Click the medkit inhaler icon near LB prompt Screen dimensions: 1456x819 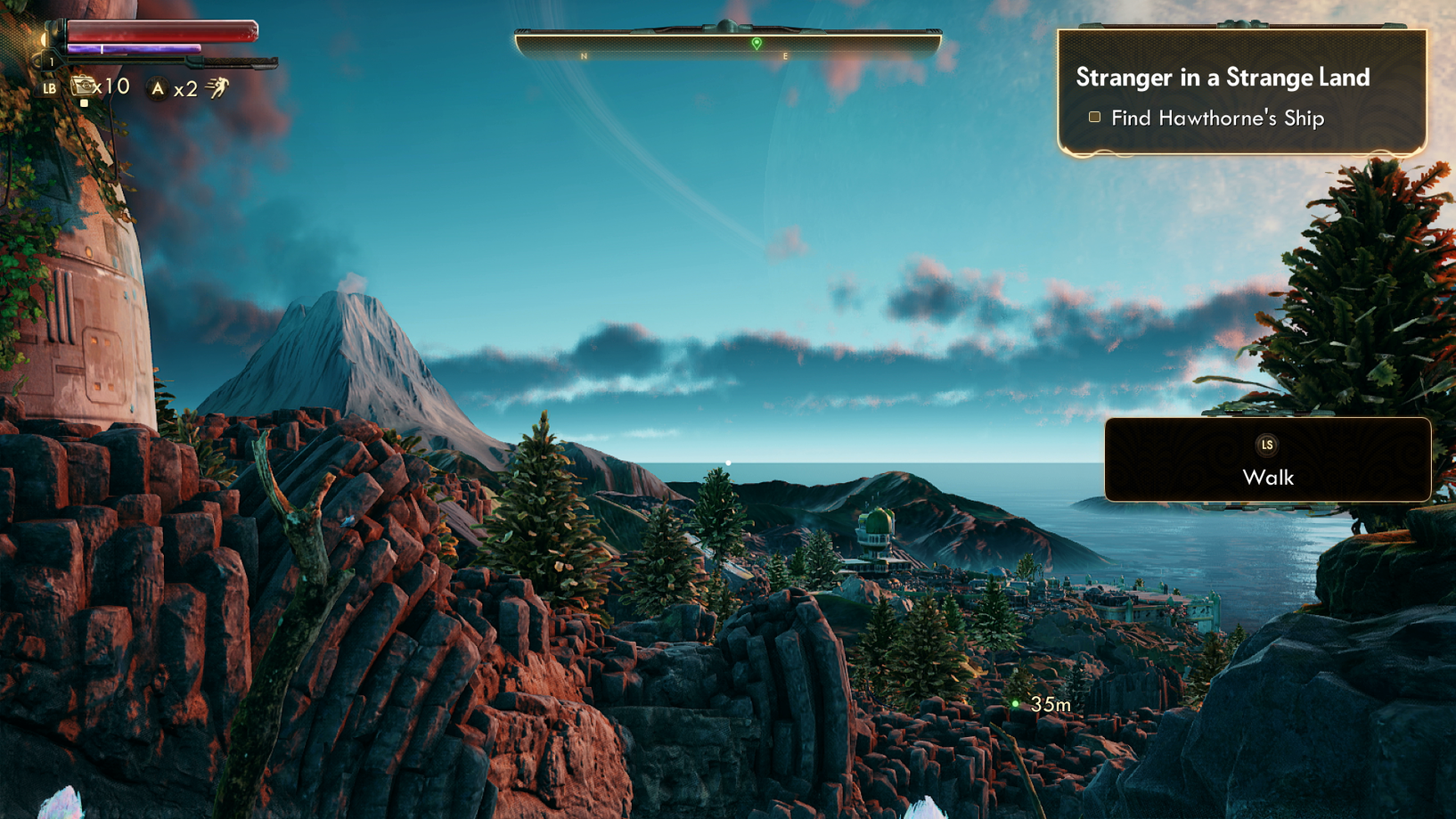84,86
